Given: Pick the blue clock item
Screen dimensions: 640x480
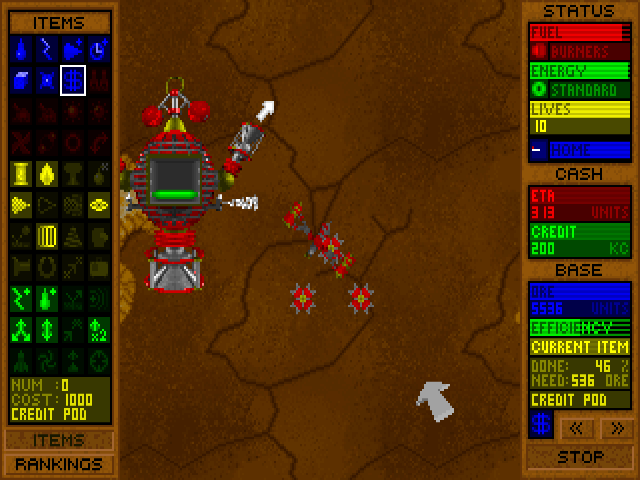Looking at the screenshot, I should click(98, 48).
